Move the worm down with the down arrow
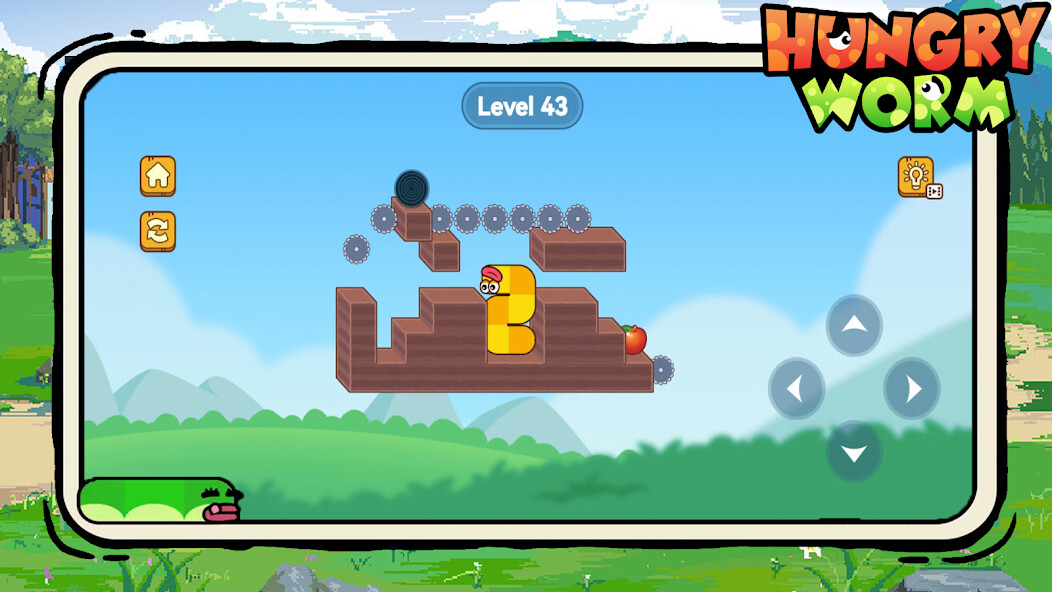This screenshot has height=592, width=1052. (854, 451)
